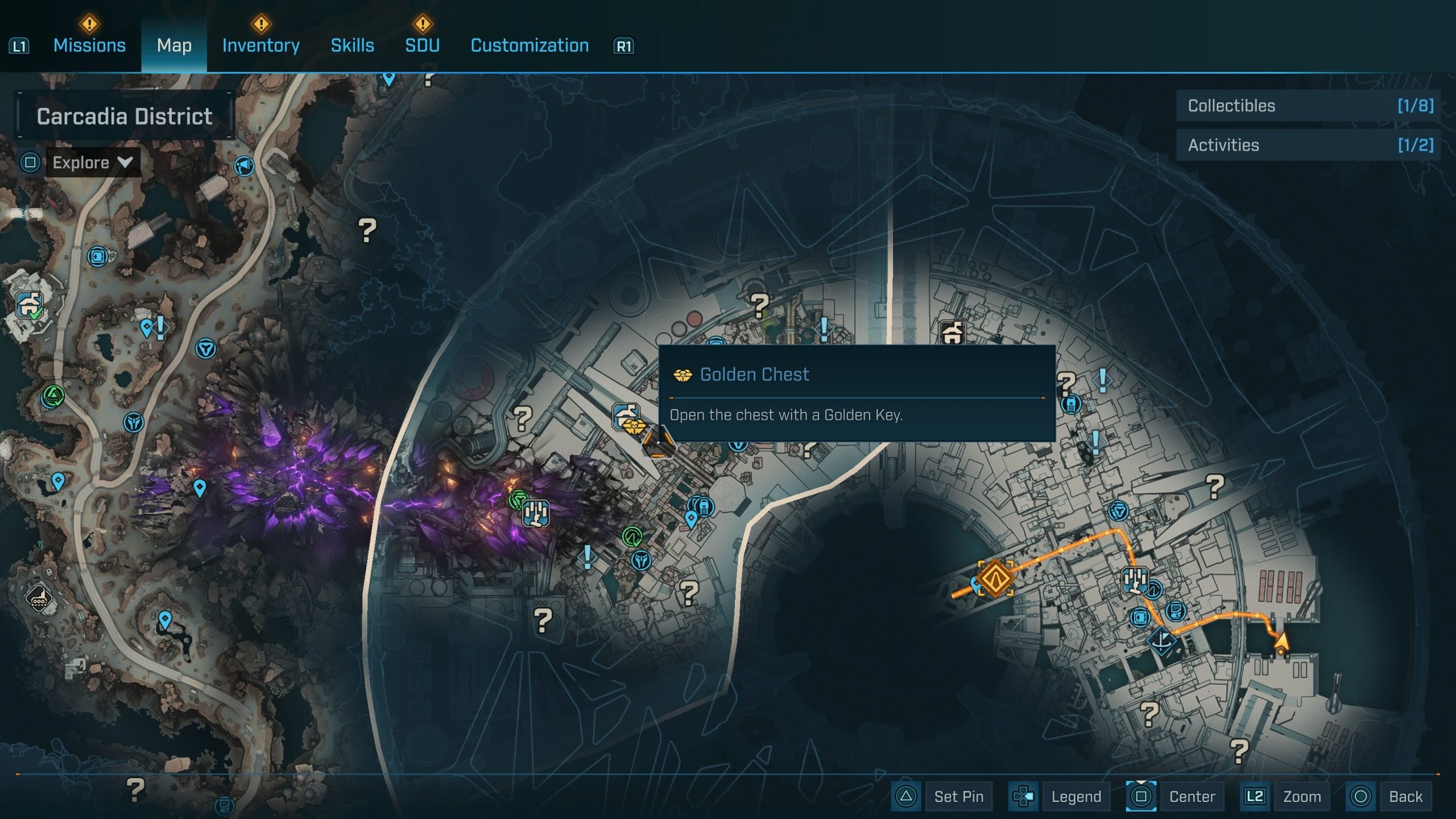Switch to the Customization tab

[530, 45]
